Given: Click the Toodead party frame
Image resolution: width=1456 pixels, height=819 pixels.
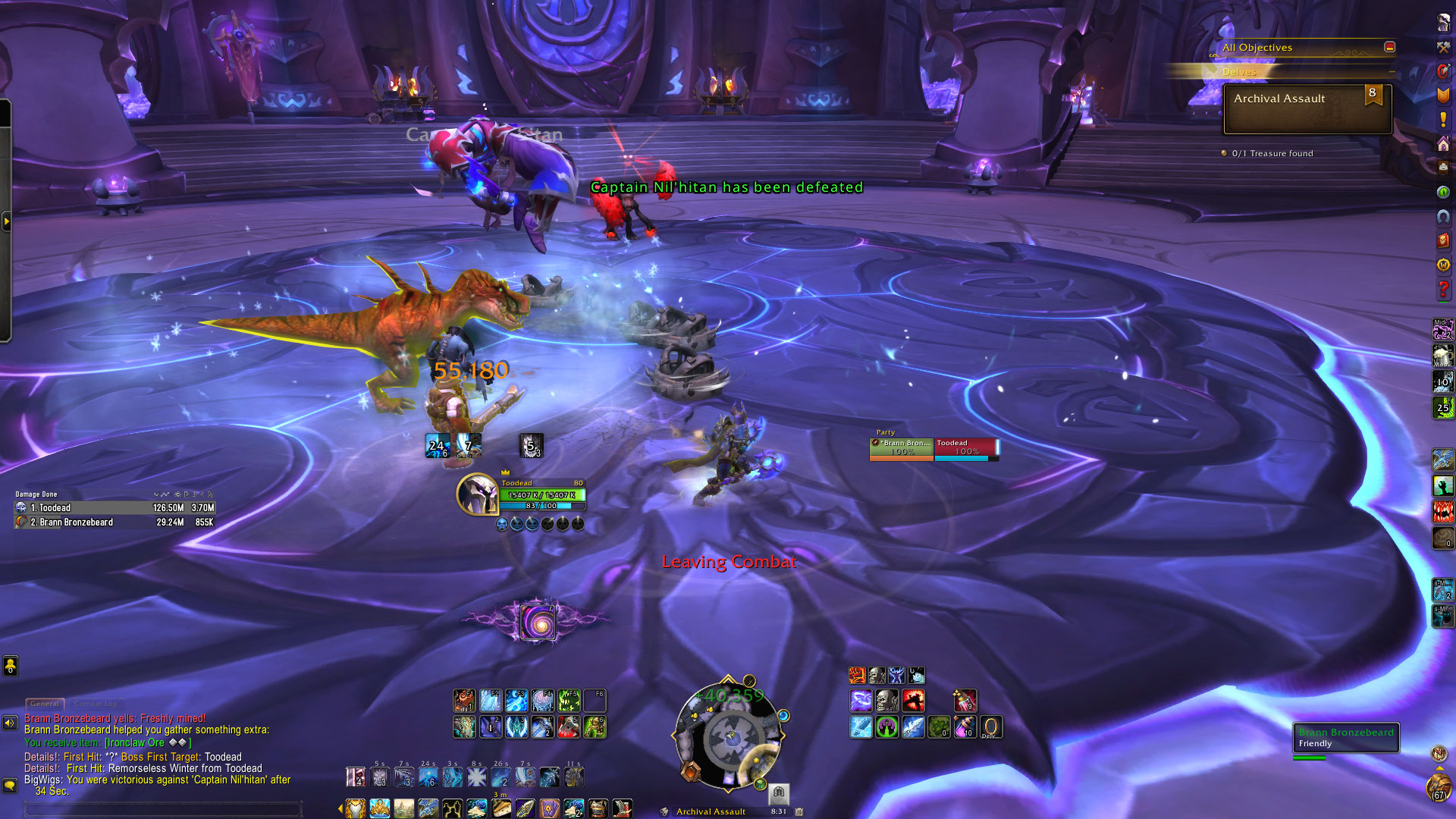Looking at the screenshot, I should (965, 448).
